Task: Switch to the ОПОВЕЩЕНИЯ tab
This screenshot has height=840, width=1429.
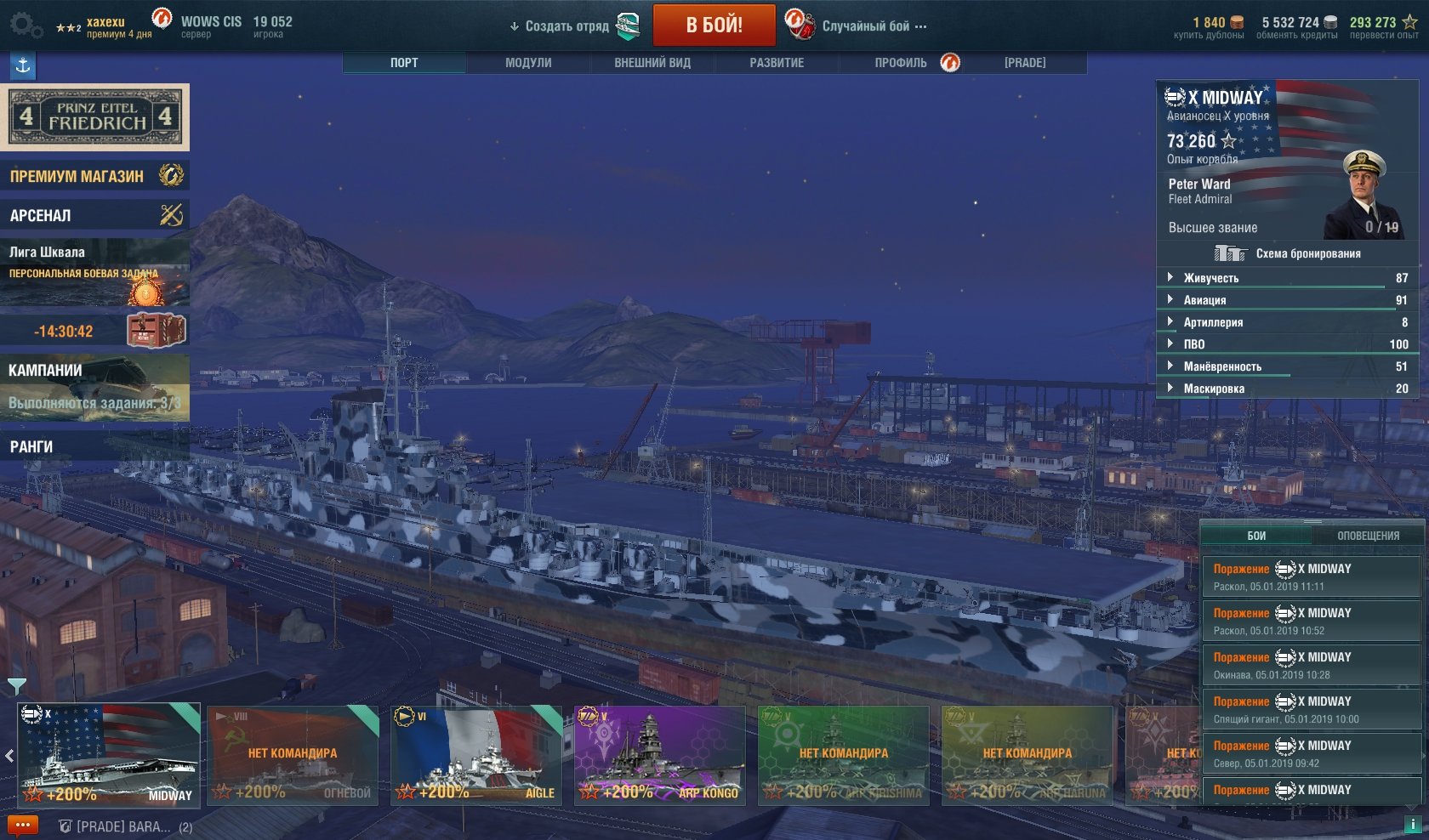Action: tap(1368, 536)
